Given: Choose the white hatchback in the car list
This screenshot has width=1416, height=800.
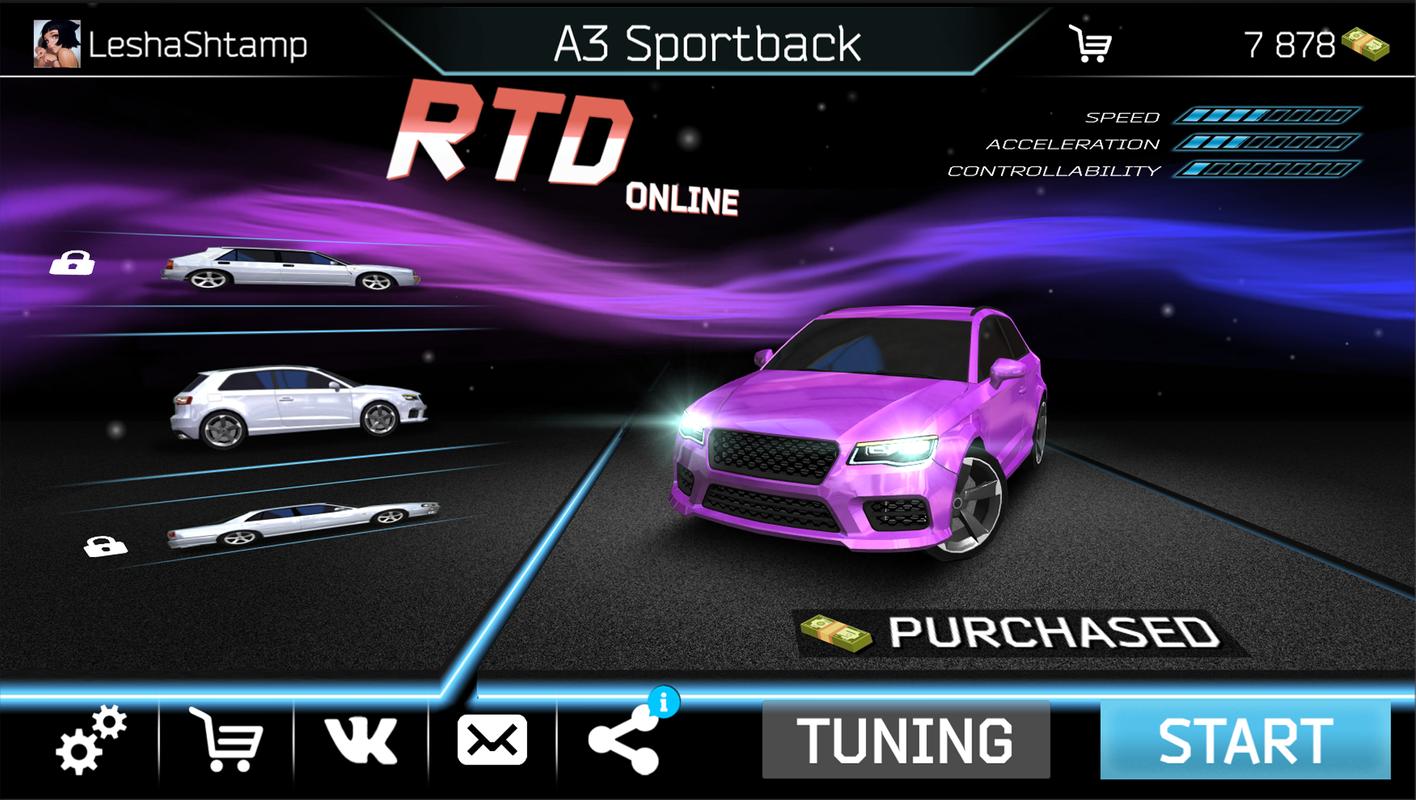Looking at the screenshot, I should [x=298, y=405].
